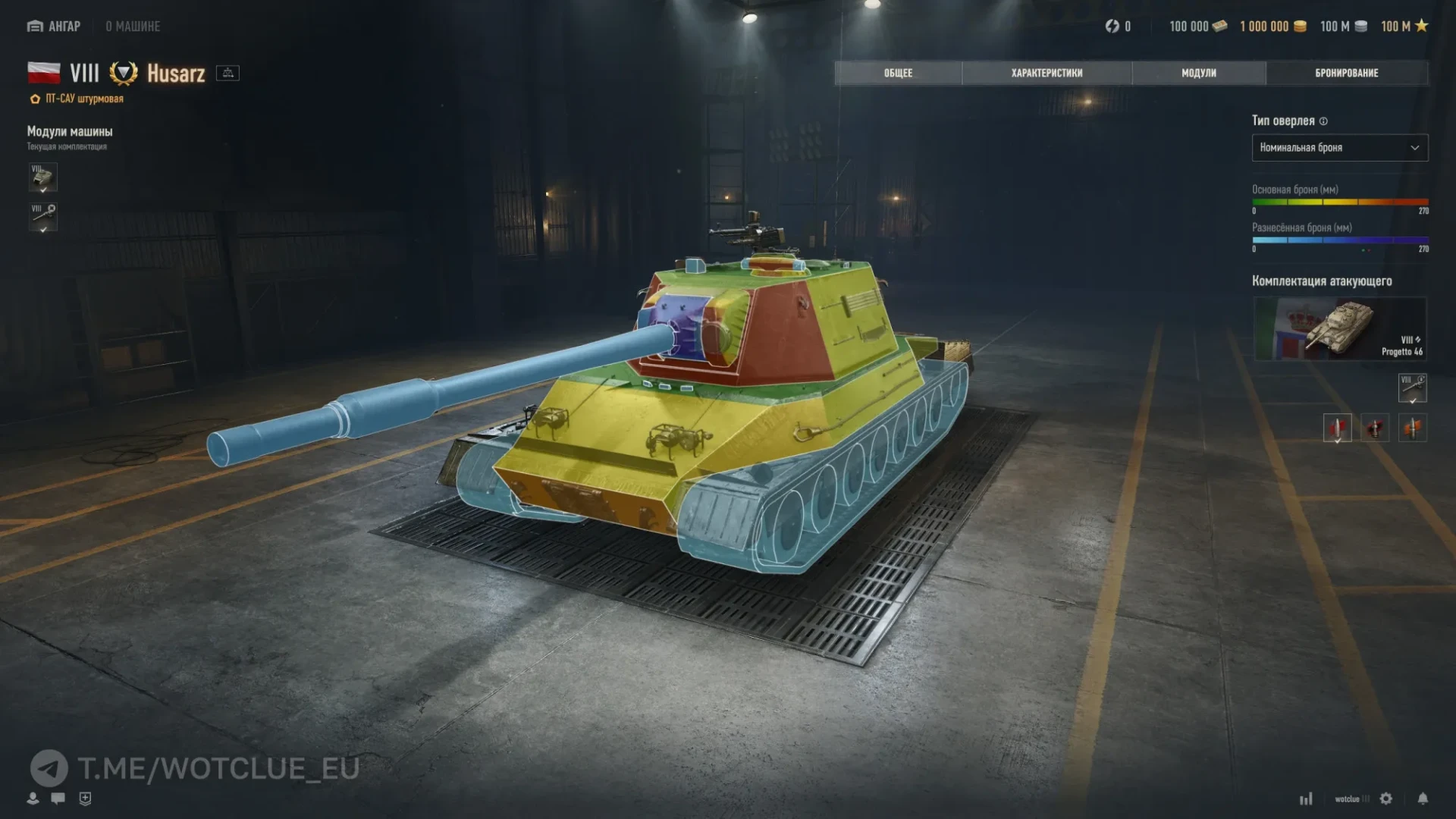
Task: Show the Бронирование armor tab
Action: click(1346, 73)
